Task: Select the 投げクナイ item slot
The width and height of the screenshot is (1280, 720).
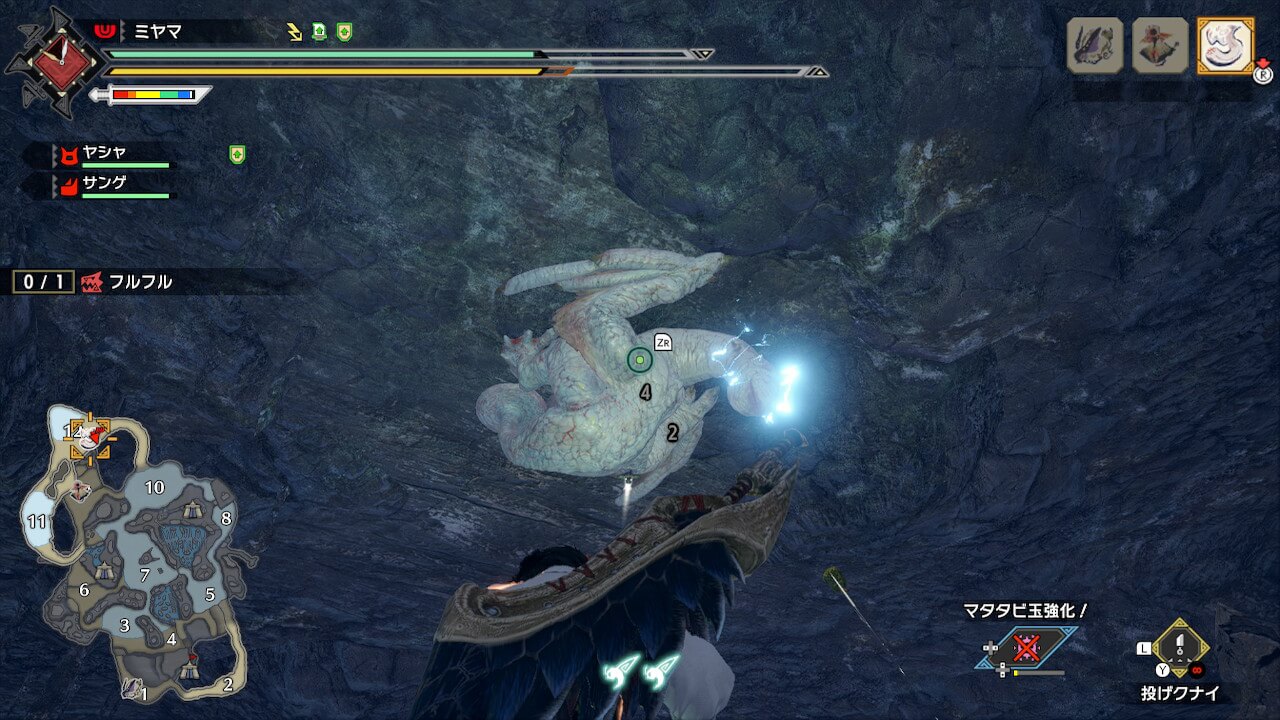Action: (x=1181, y=648)
